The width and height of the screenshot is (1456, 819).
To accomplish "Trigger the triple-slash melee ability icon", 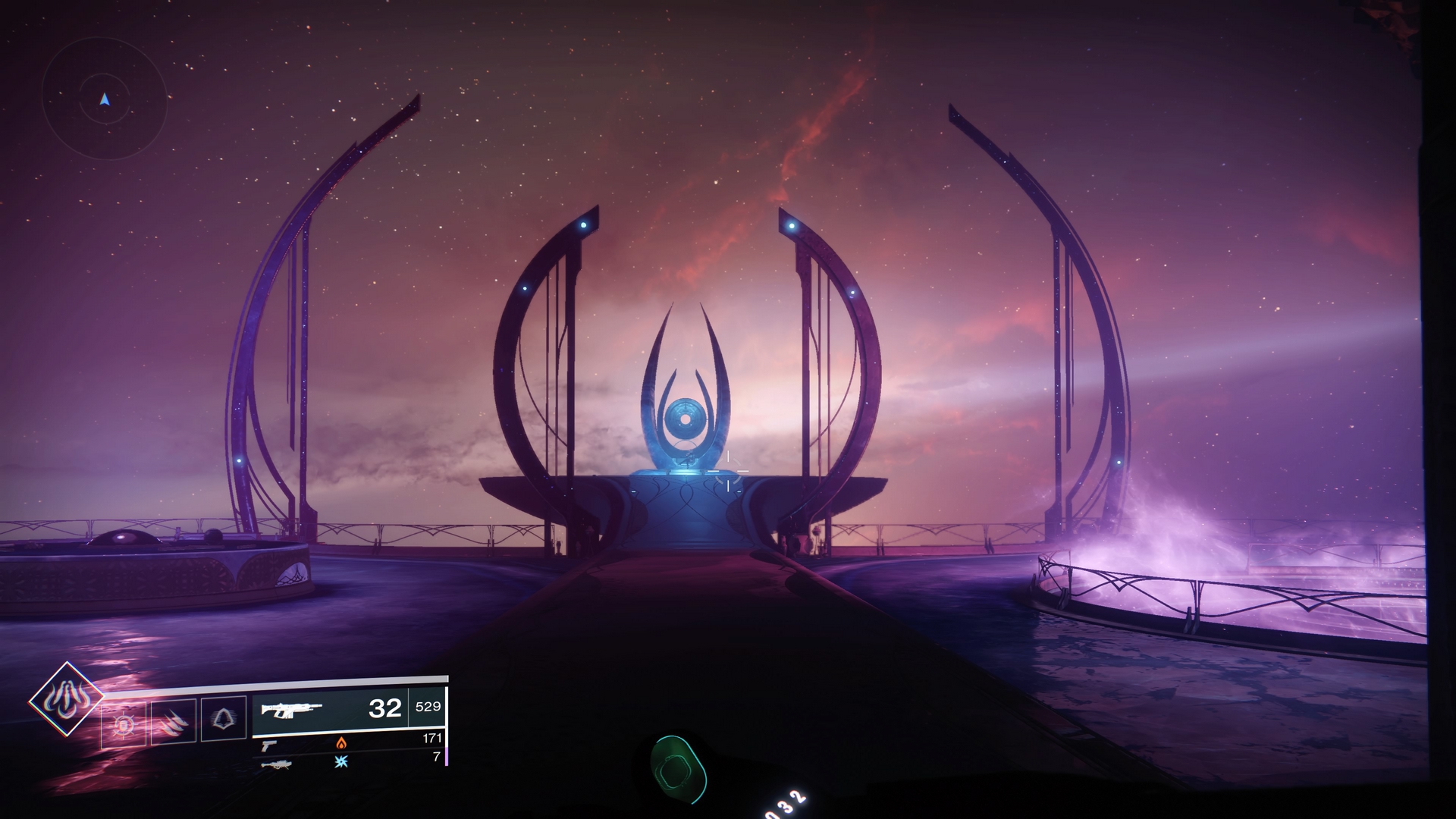I will click(x=174, y=721).
